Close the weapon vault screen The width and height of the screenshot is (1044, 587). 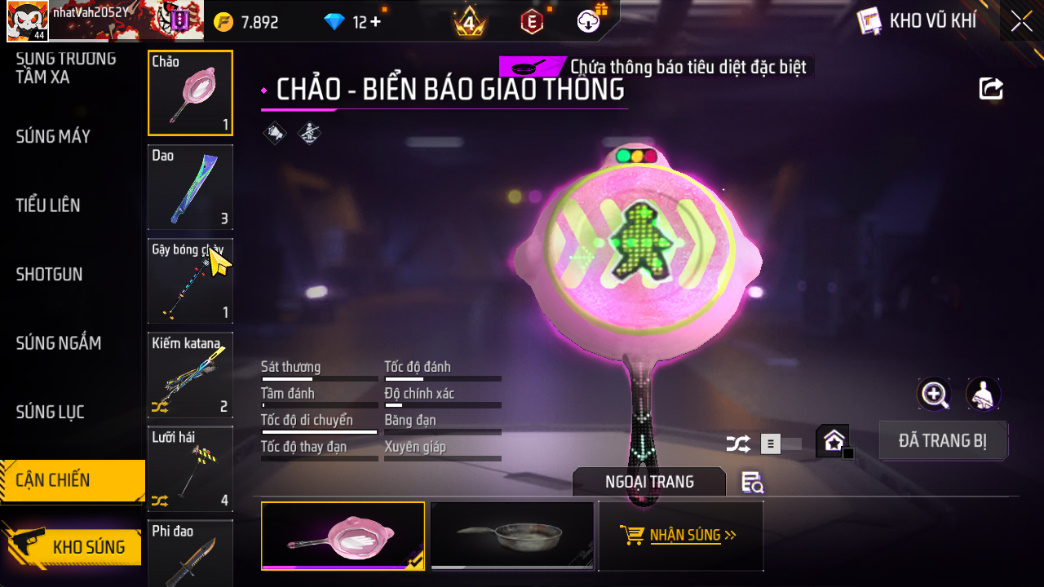(x=1021, y=21)
